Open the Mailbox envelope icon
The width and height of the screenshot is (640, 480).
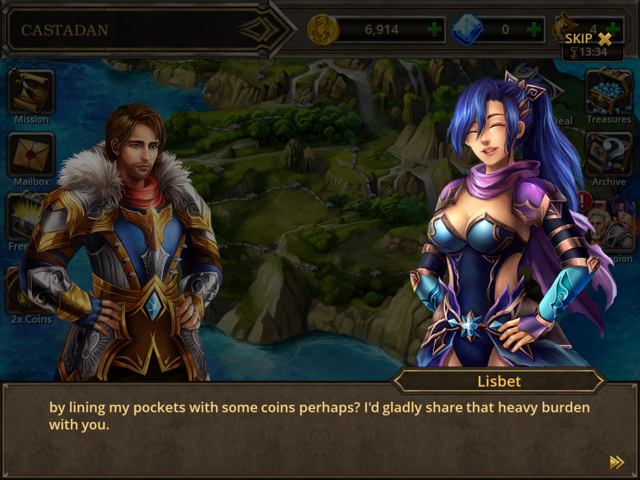click(x=30, y=156)
